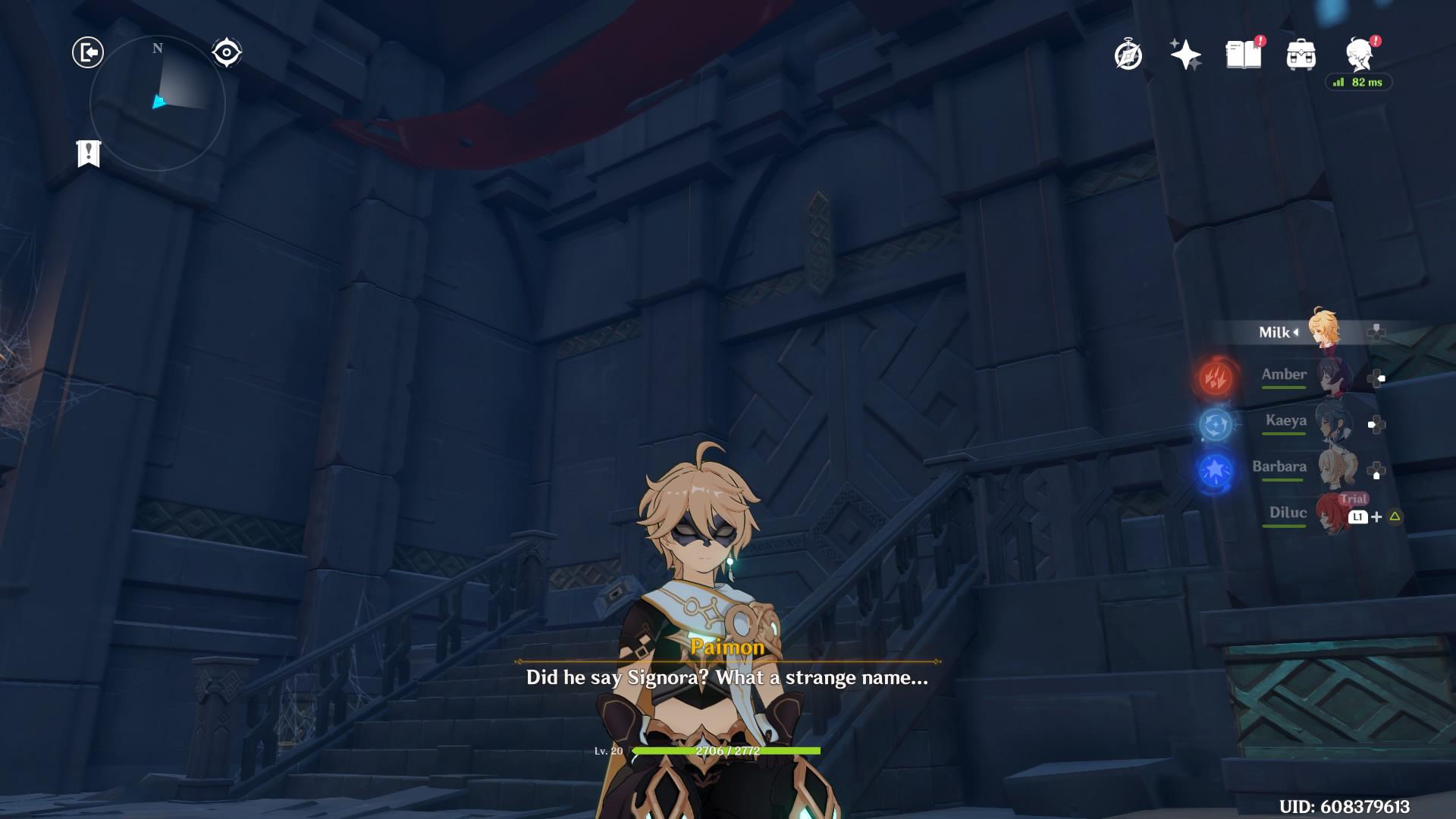Select the Trial tag on Diluc
This screenshot has width=1456, height=819.
click(1356, 497)
